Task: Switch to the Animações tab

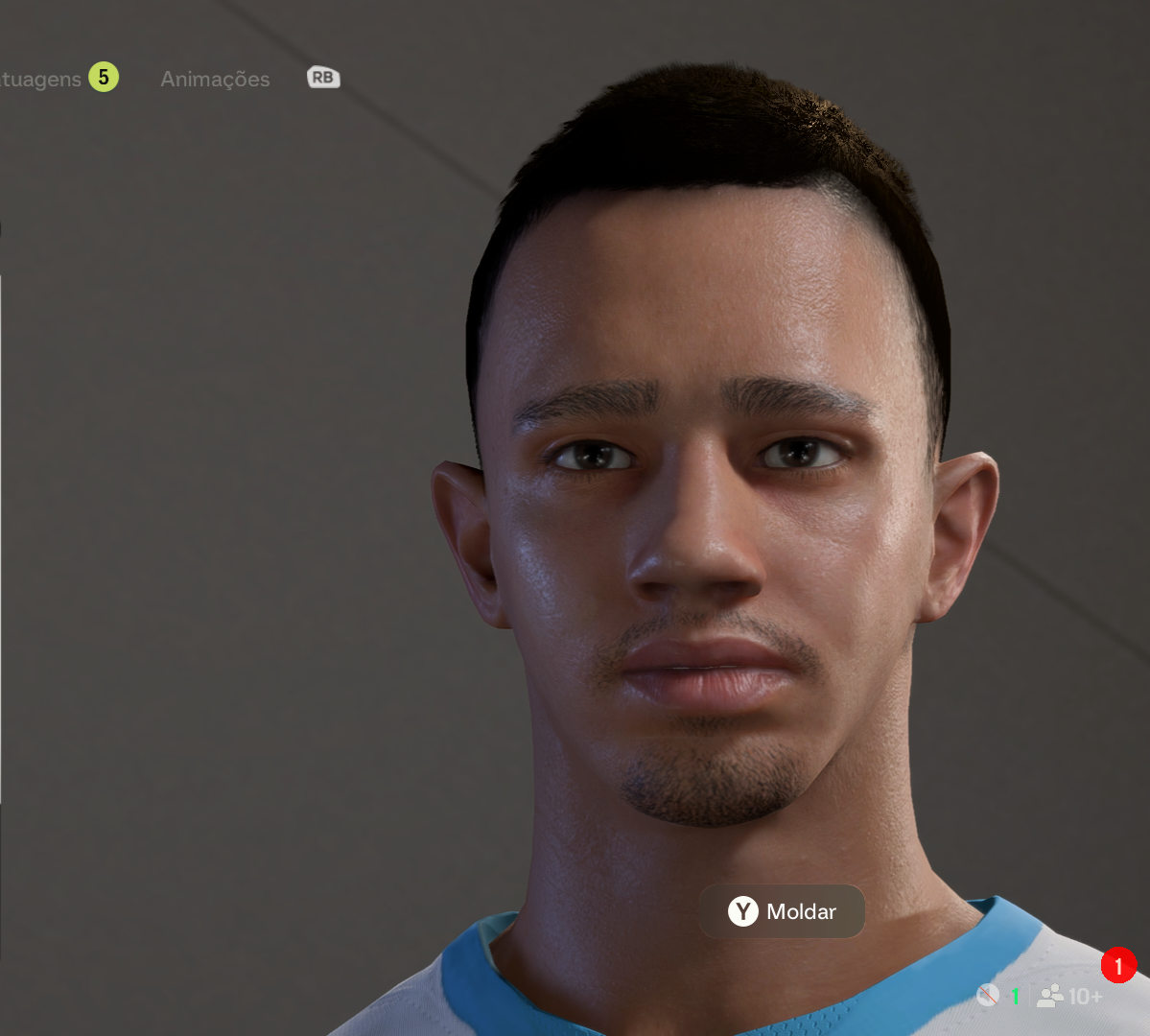Action: coord(215,80)
